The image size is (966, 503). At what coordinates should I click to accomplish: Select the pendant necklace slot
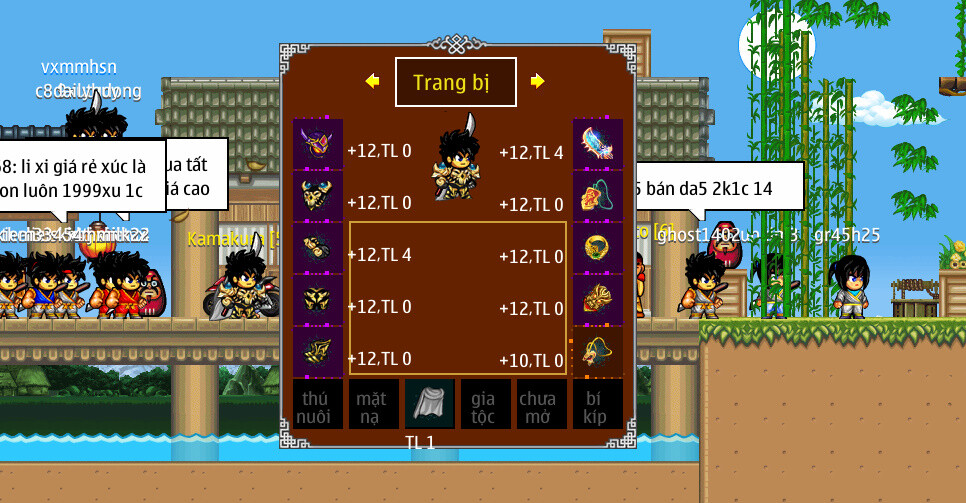pos(598,196)
